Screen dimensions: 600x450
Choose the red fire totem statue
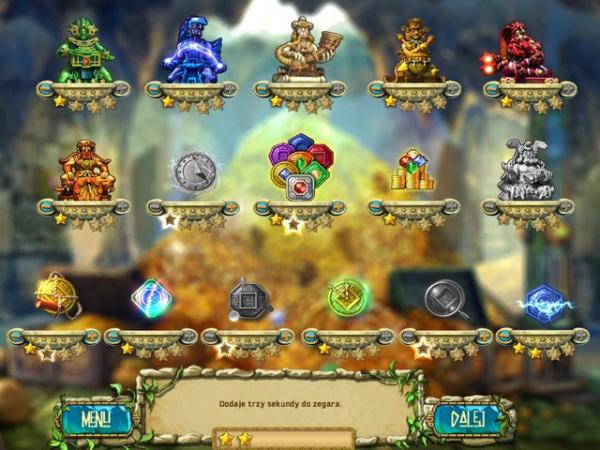click(x=521, y=51)
